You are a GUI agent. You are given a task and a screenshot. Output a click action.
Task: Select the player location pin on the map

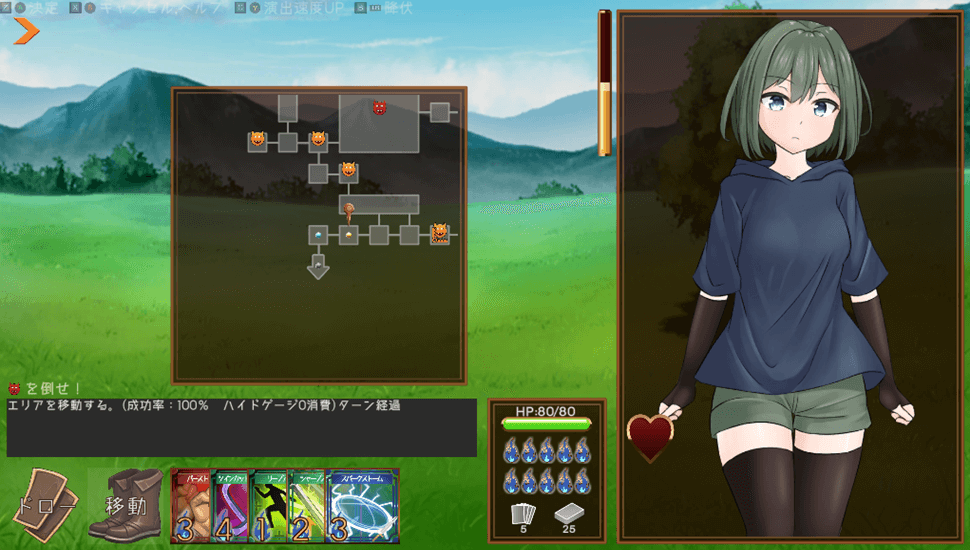(349, 210)
